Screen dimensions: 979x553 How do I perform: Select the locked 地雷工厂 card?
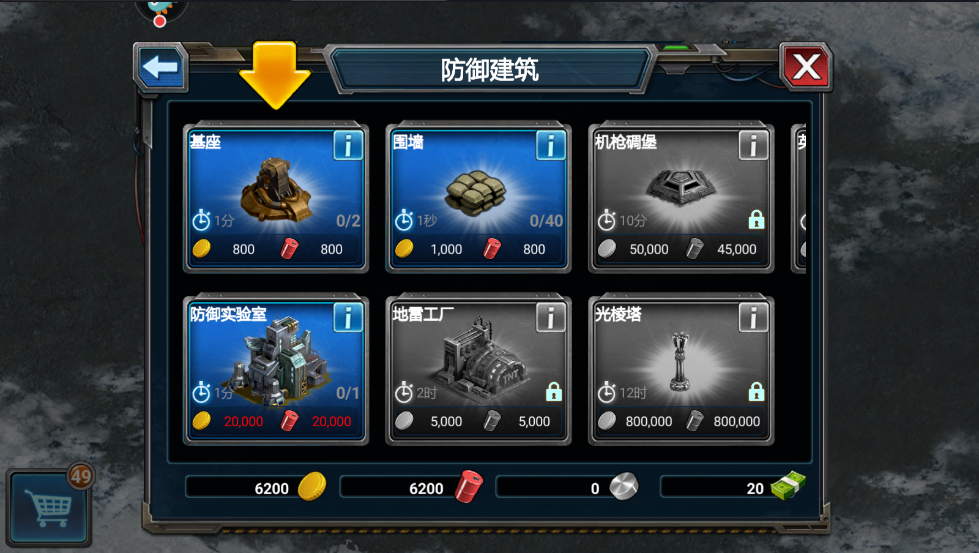(478, 367)
